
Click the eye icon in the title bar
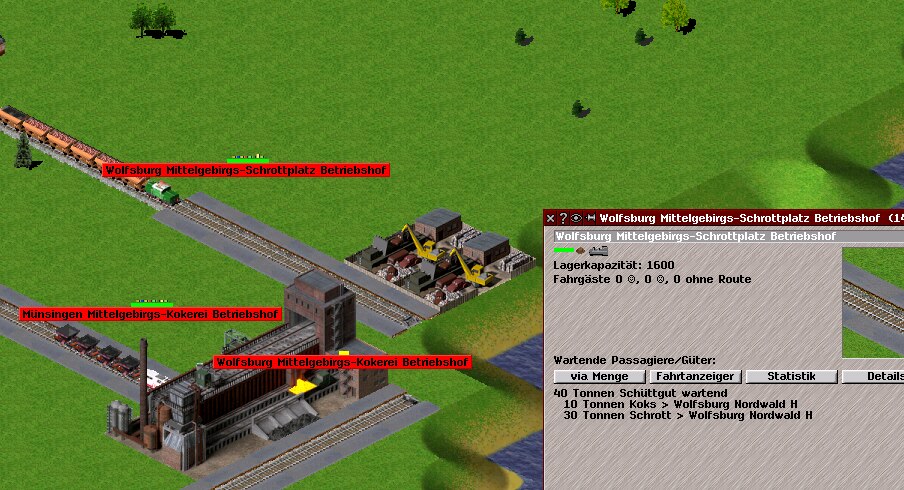576,218
